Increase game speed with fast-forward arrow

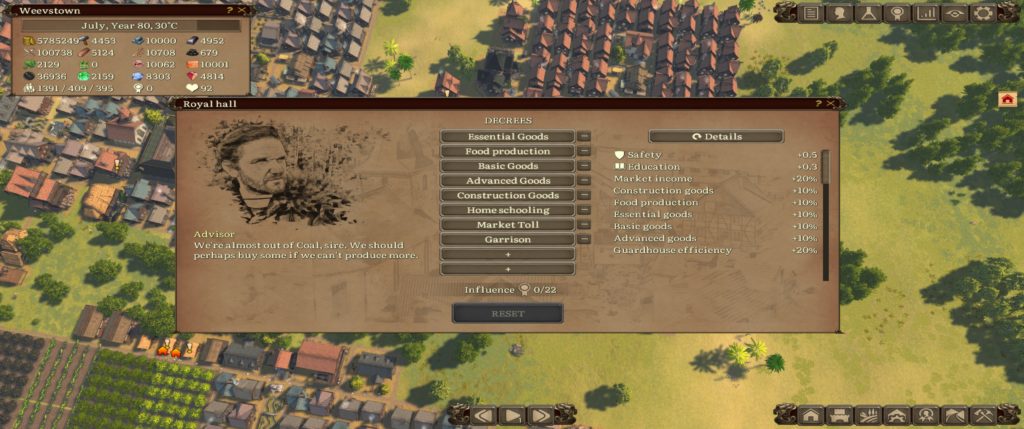(540, 415)
